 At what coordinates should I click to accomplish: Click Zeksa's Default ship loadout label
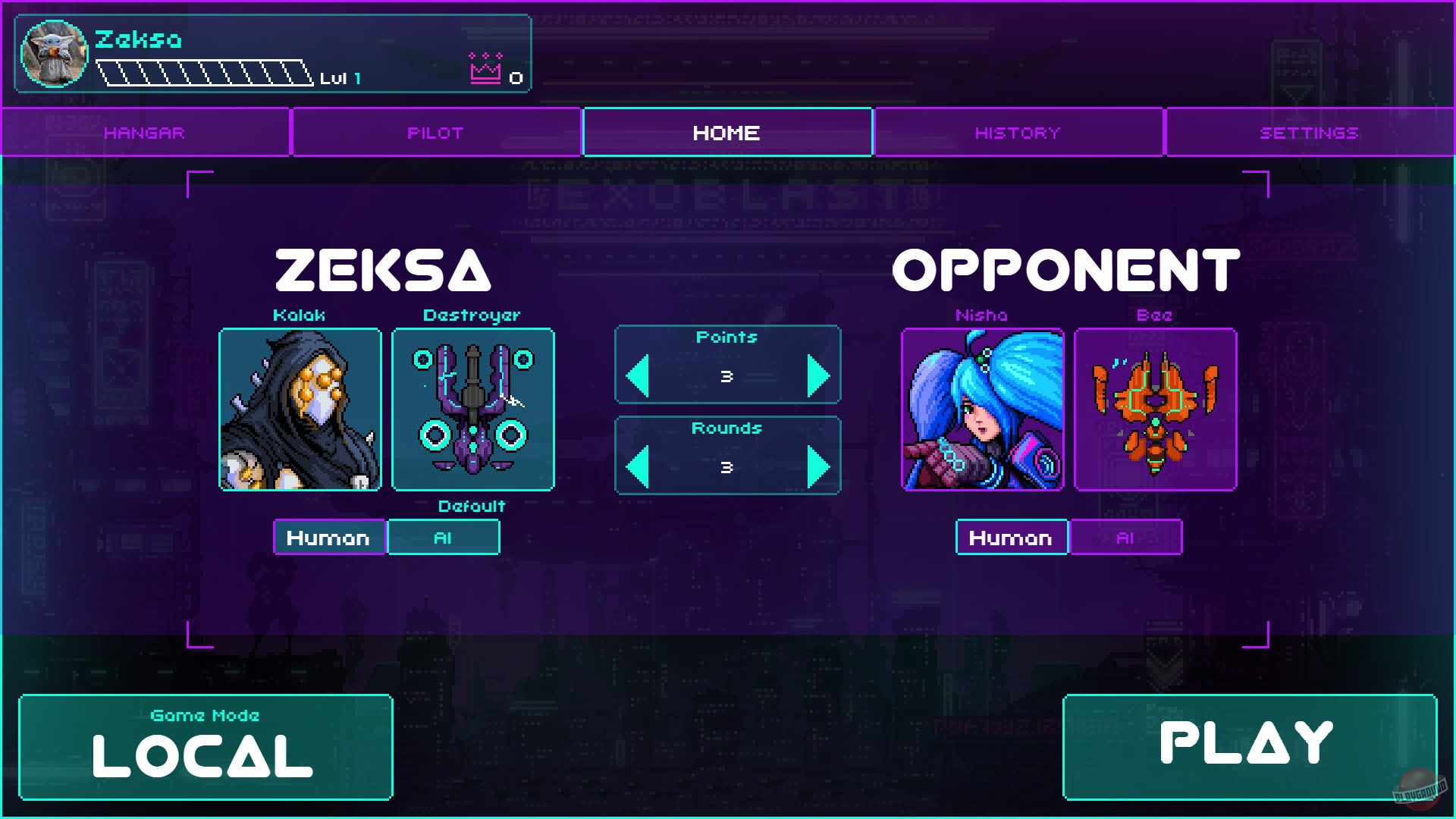(472, 507)
